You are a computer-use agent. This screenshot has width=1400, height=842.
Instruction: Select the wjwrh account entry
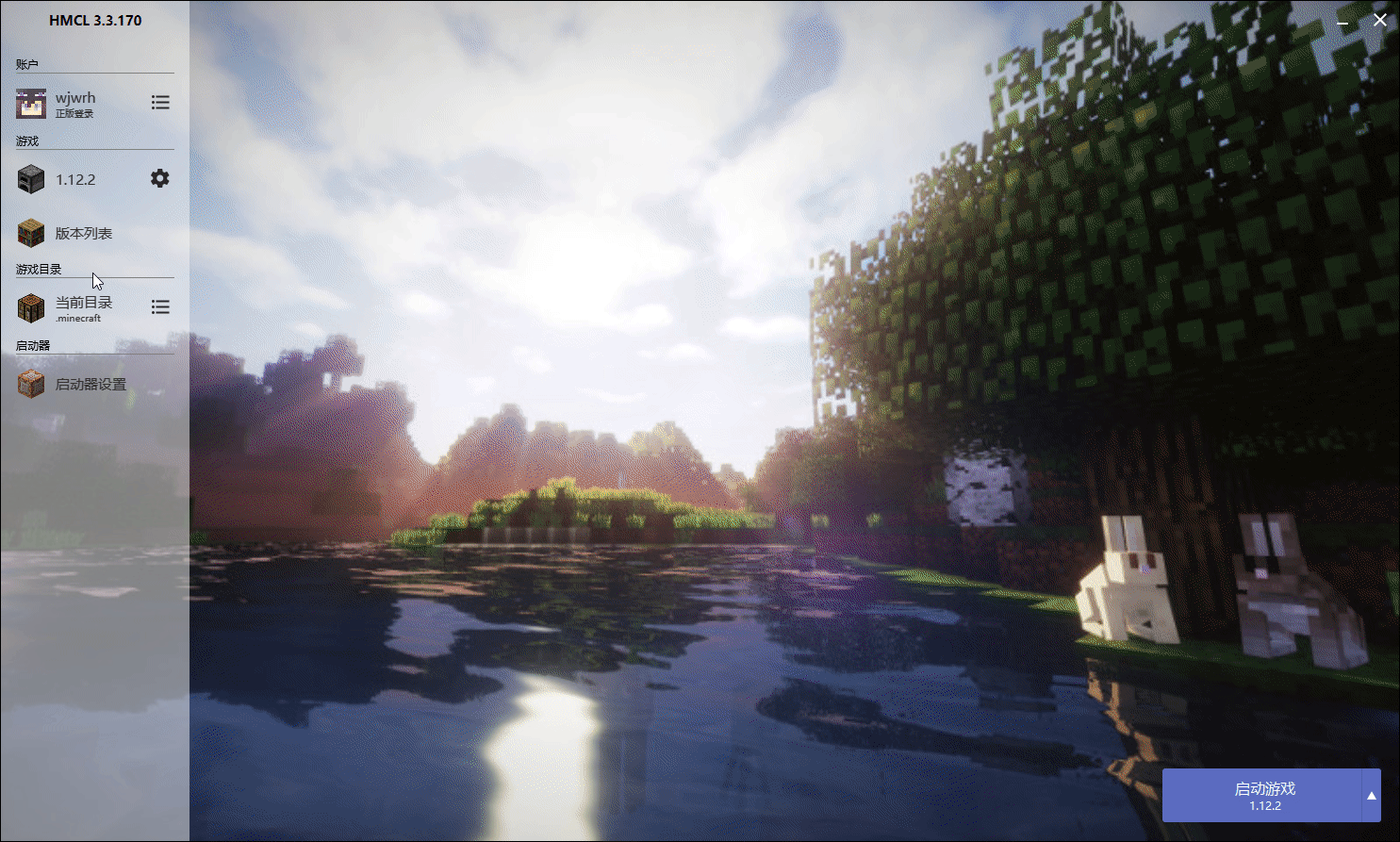[x=75, y=103]
